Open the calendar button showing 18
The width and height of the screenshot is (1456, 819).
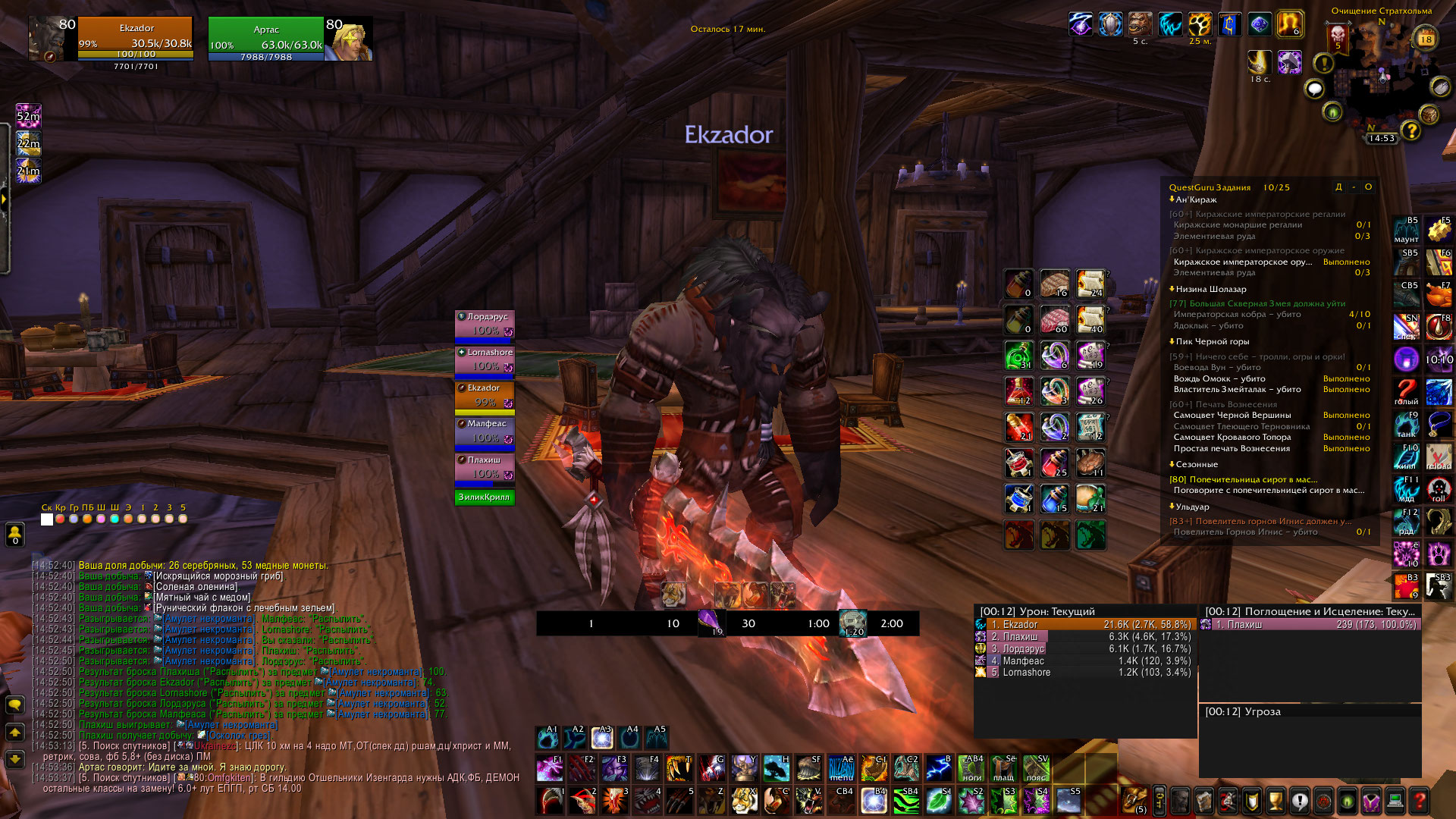[x=1426, y=39]
